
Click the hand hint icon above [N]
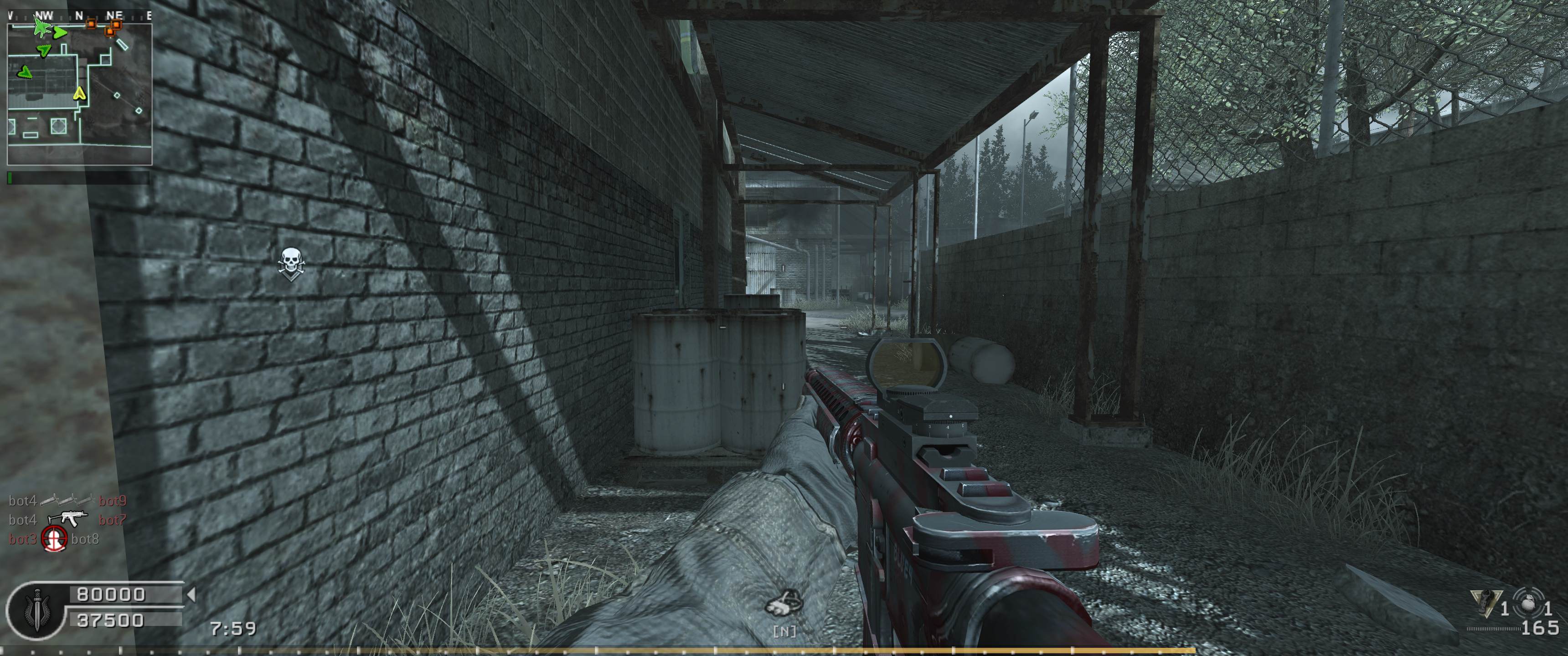[784, 602]
